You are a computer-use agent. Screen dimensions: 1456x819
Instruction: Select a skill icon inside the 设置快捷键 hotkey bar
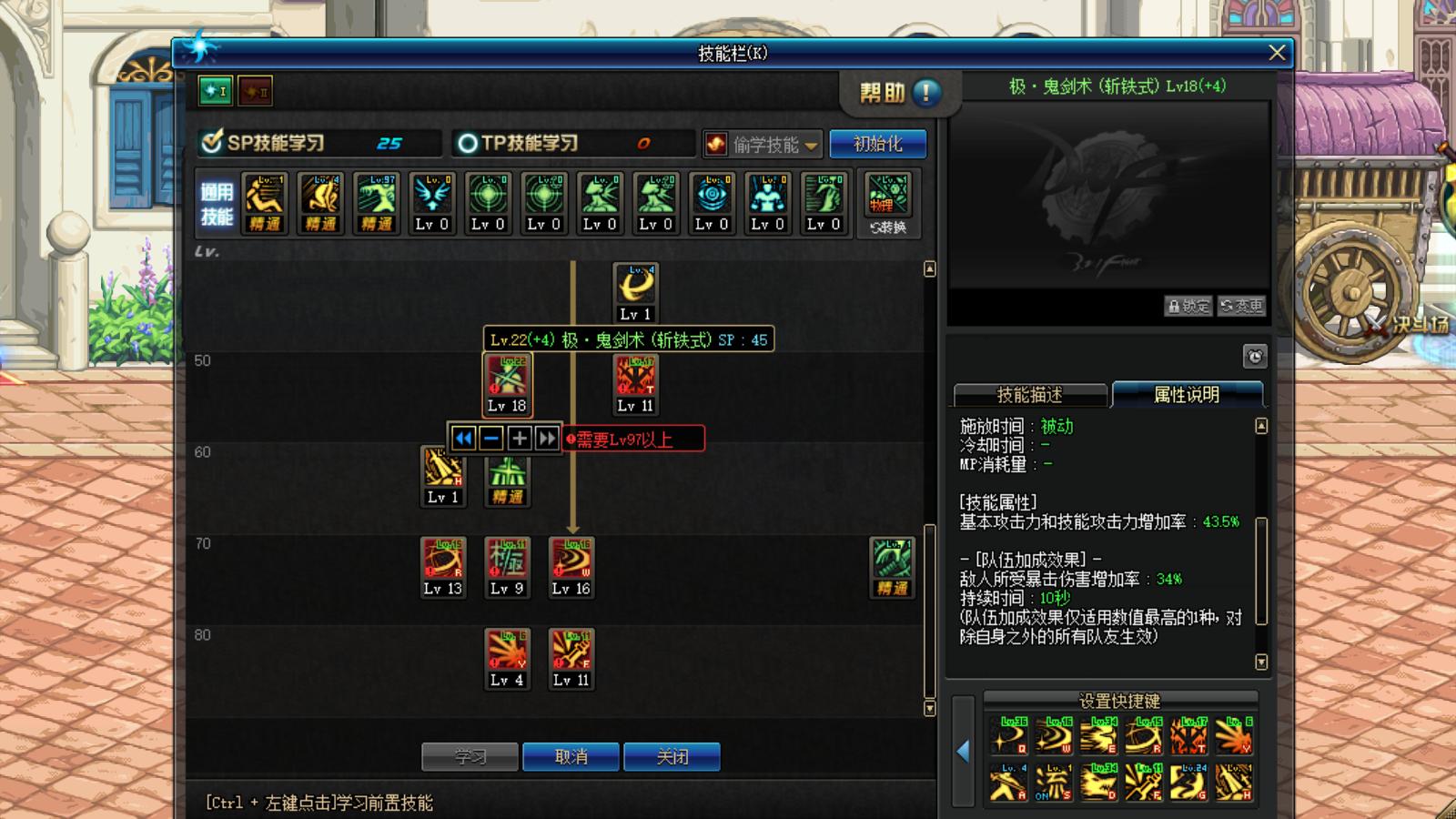(1008, 735)
